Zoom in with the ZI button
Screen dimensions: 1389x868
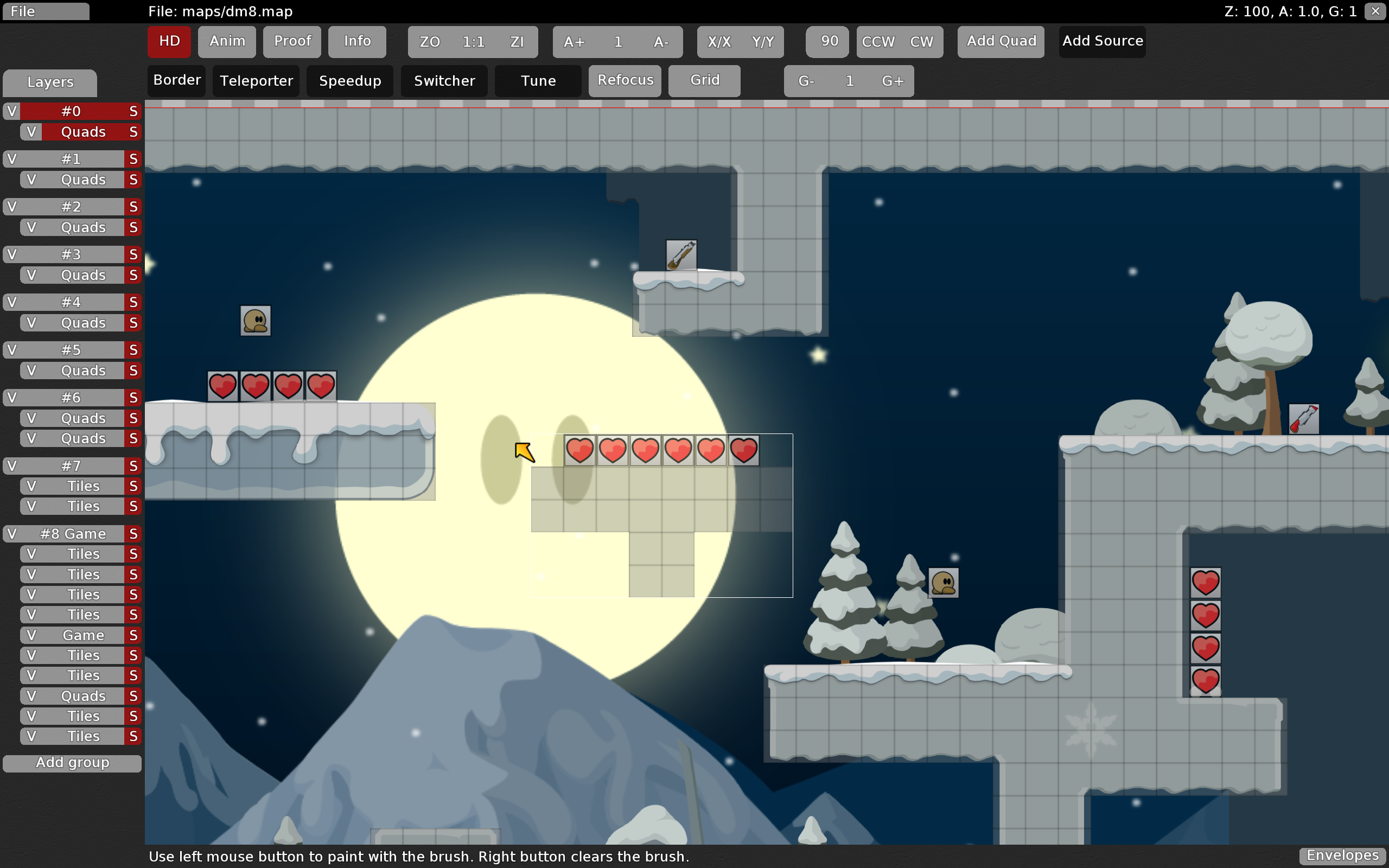(x=517, y=42)
